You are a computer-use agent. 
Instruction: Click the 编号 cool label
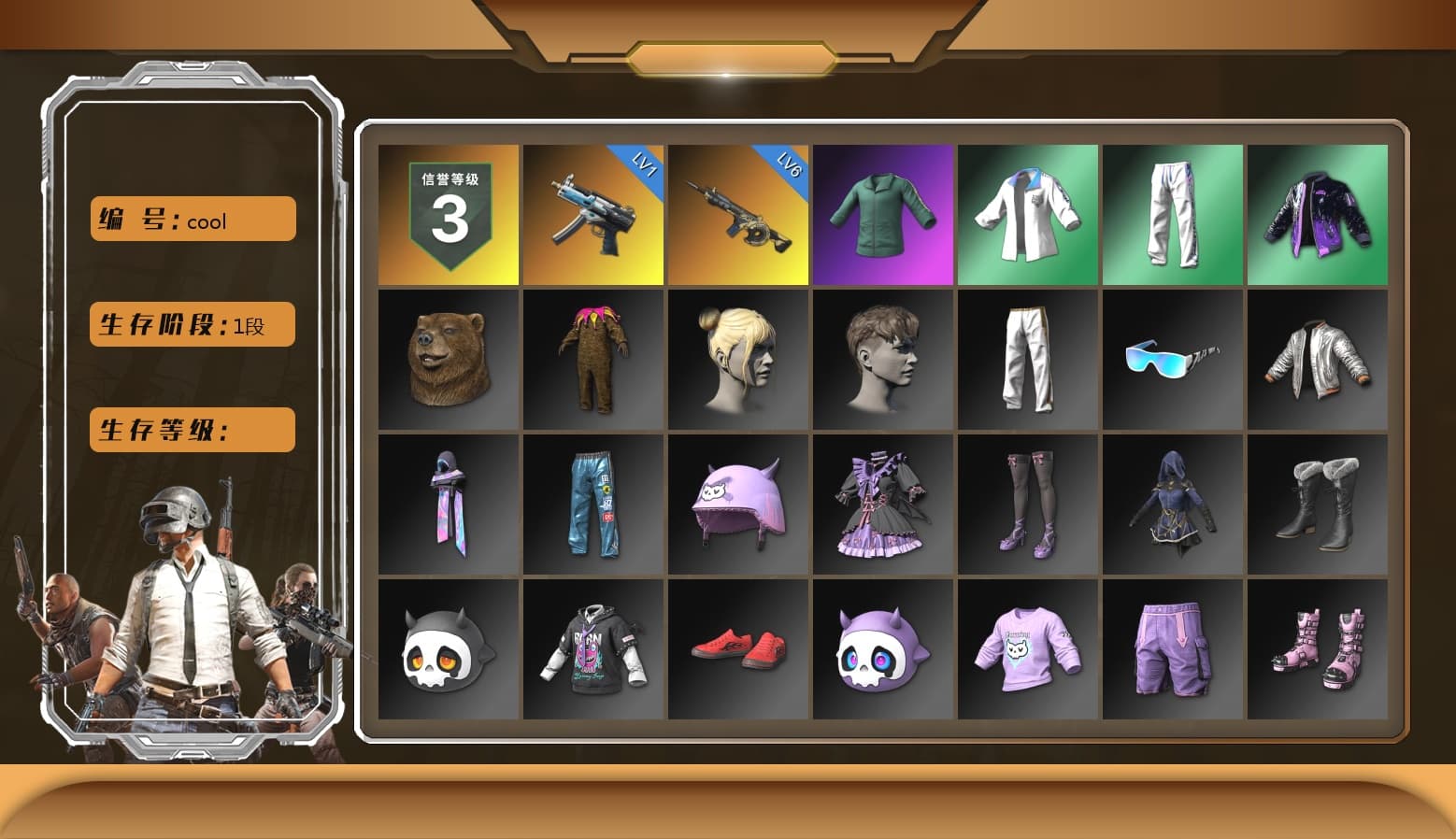(191, 219)
